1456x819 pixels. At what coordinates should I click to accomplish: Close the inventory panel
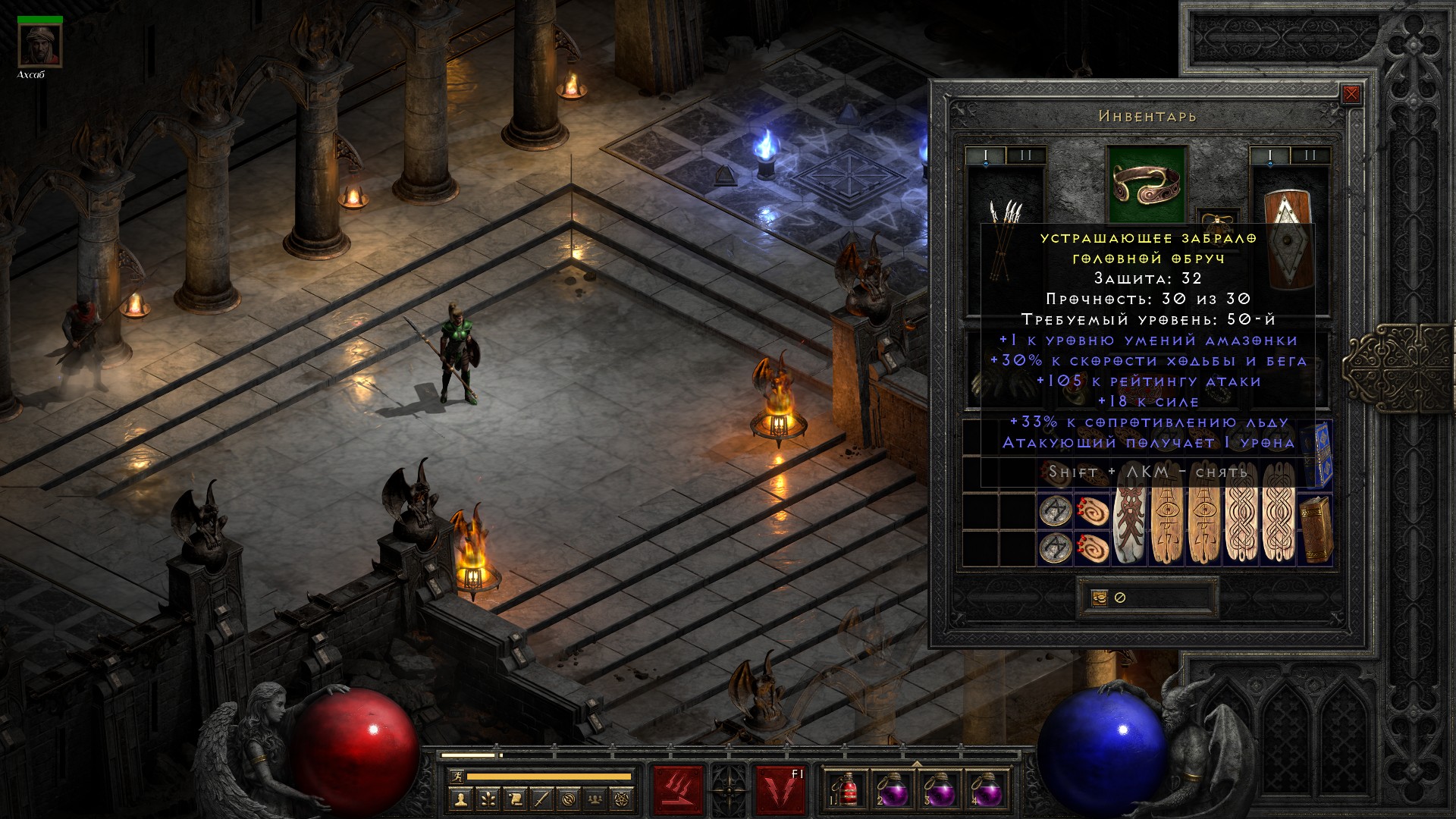click(1351, 95)
